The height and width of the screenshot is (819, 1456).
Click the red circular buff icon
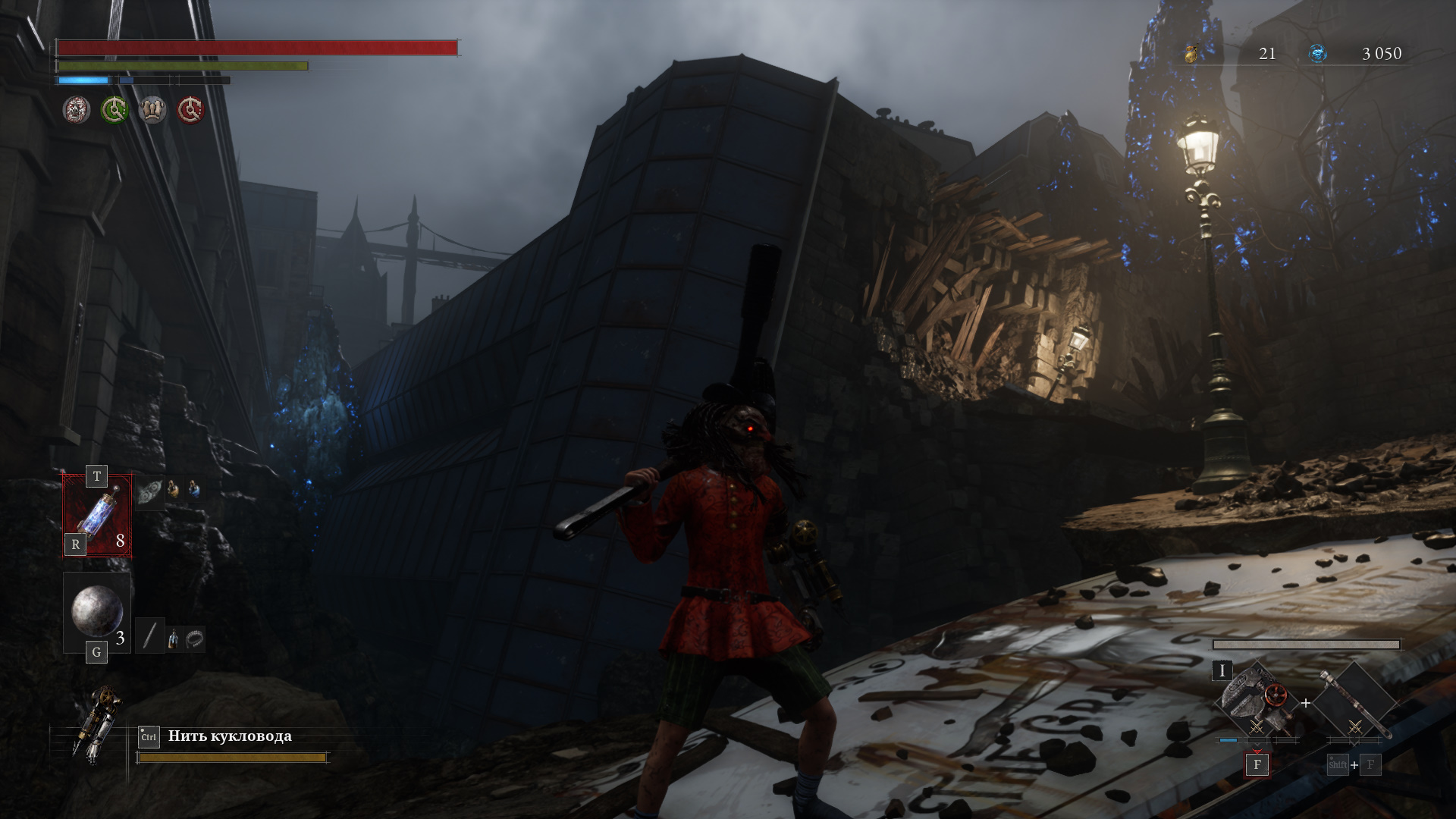(x=190, y=111)
